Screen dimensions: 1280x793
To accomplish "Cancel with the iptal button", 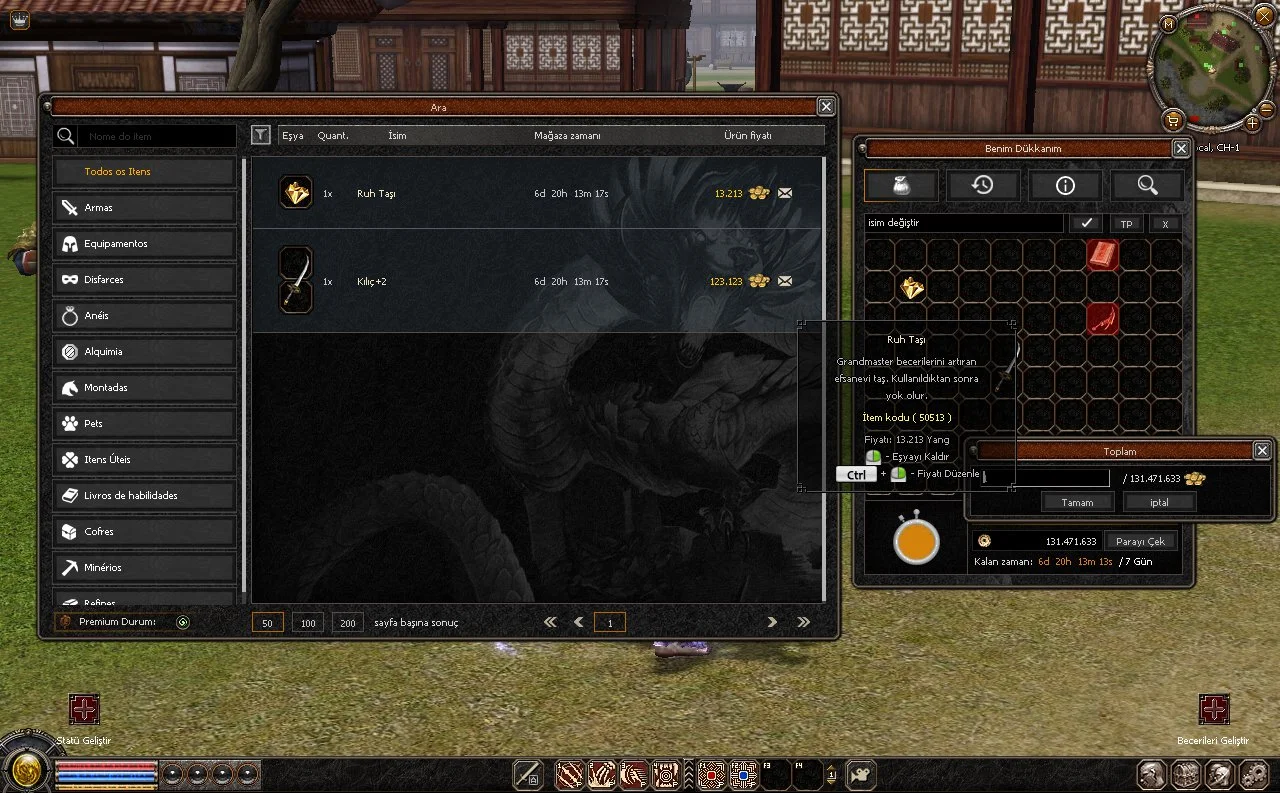I will click(x=1159, y=503).
